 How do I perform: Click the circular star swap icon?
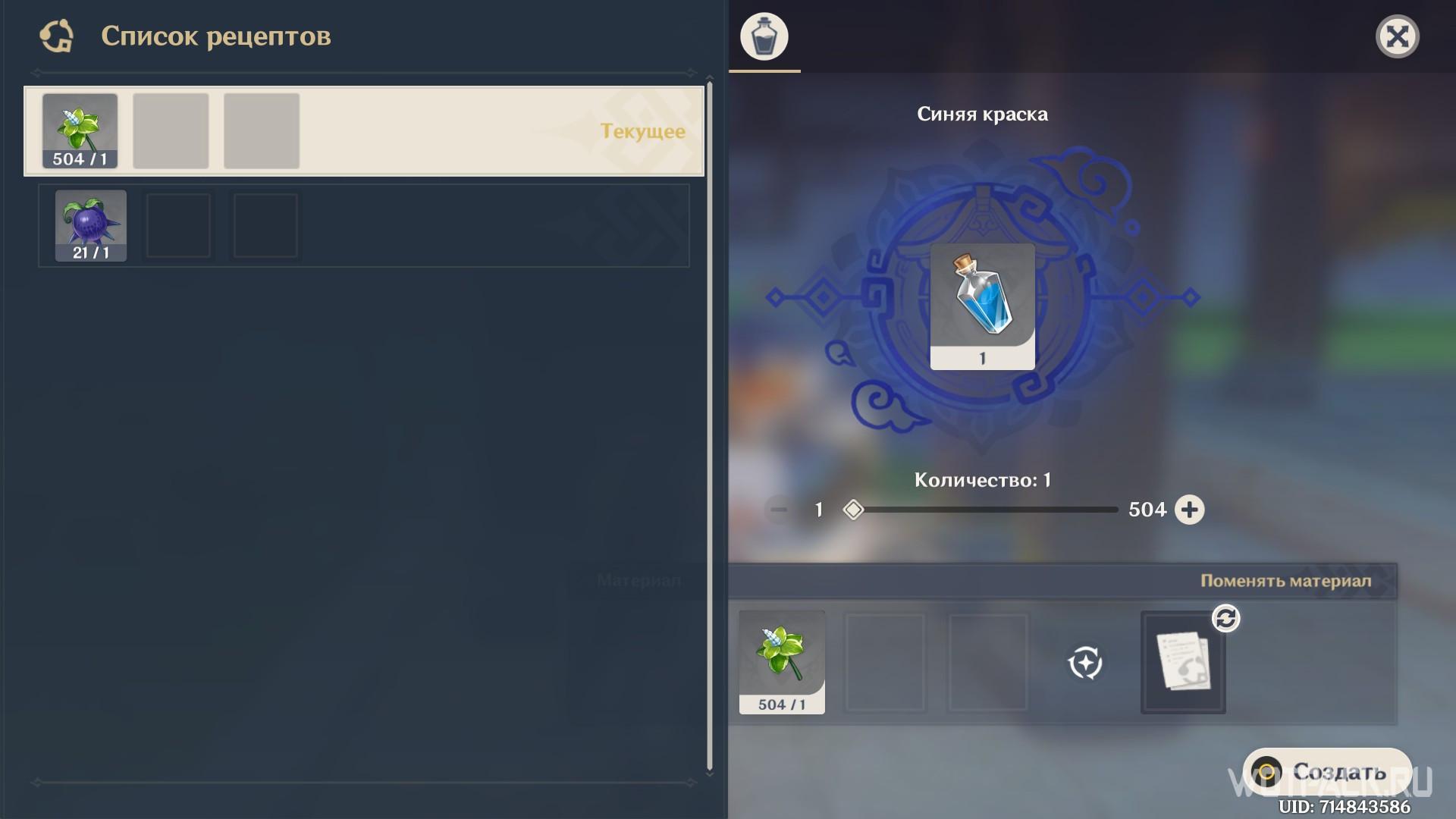pyautogui.click(x=1085, y=663)
